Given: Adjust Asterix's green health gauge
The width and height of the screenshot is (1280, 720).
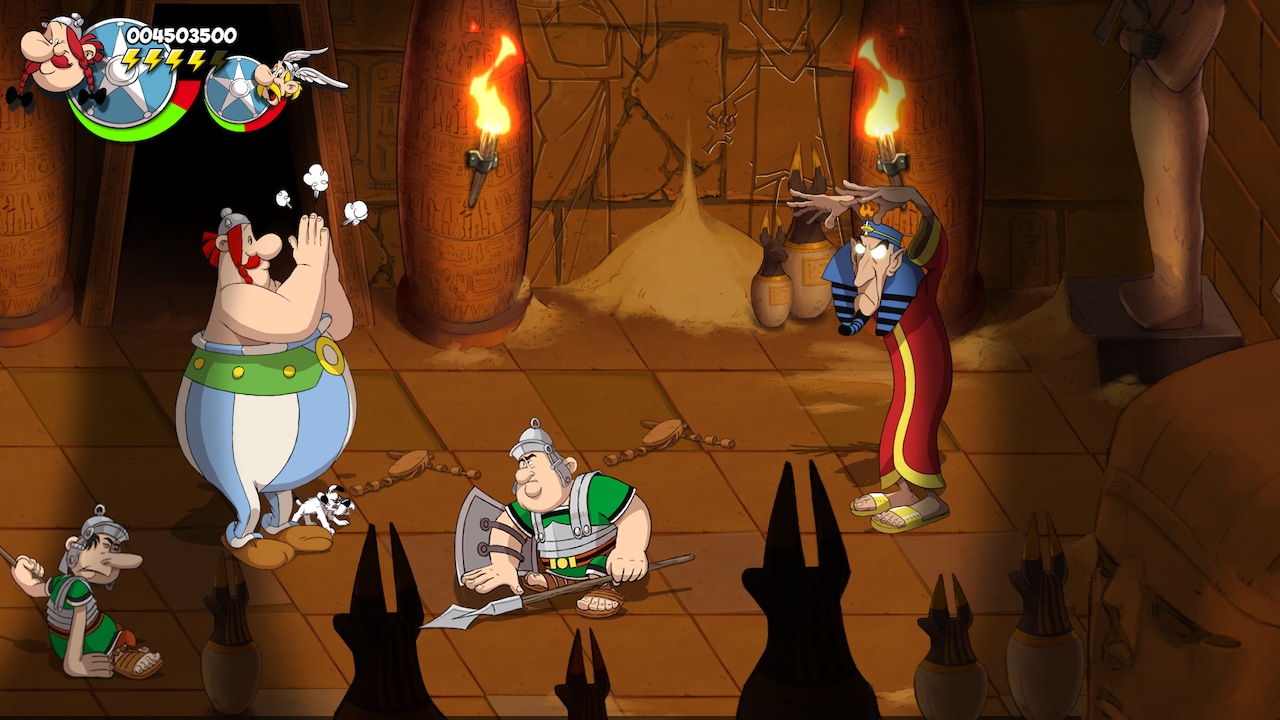Looking at the screenshot, I should click(228, 128).
